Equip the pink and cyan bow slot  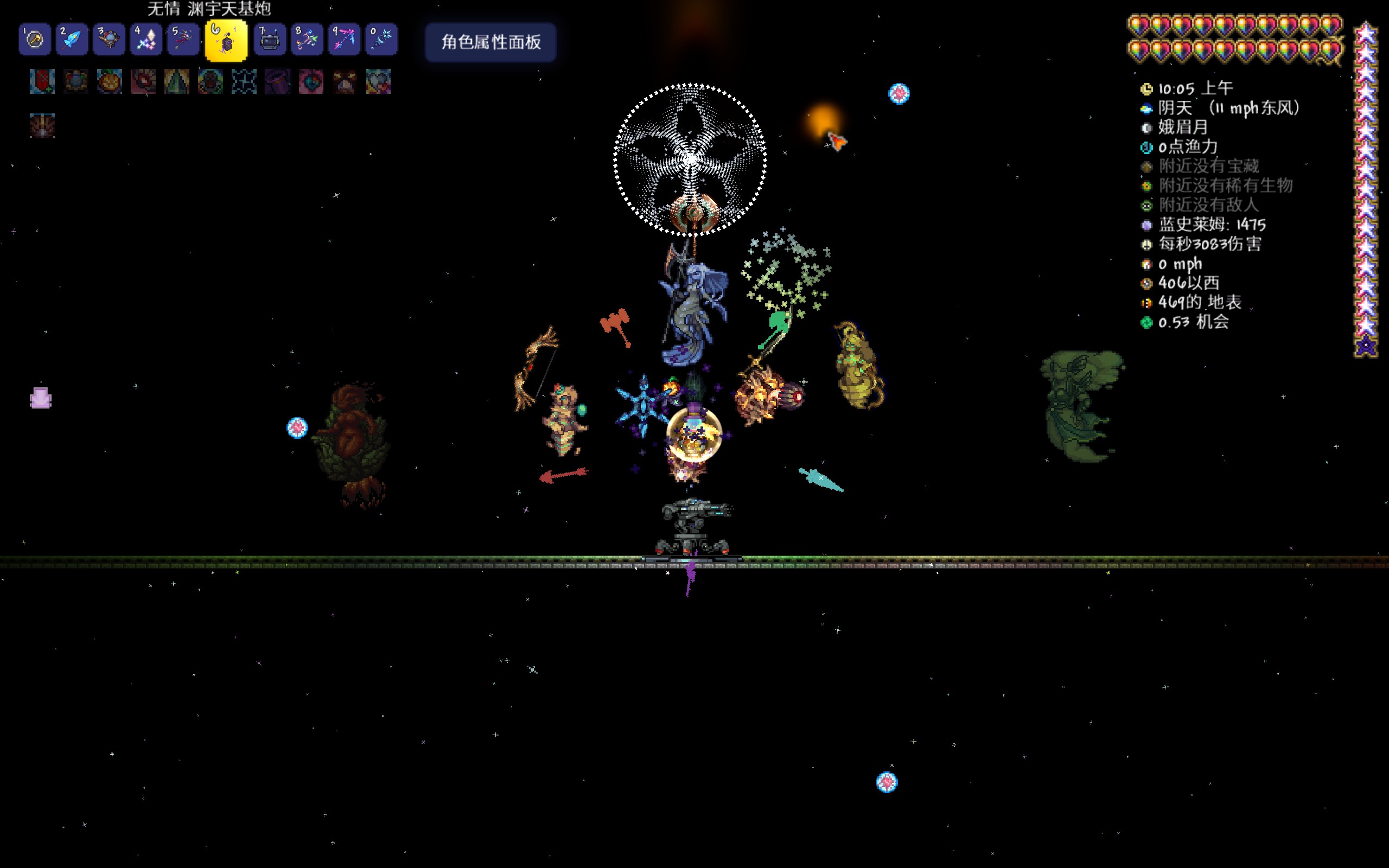coord(345,40)
